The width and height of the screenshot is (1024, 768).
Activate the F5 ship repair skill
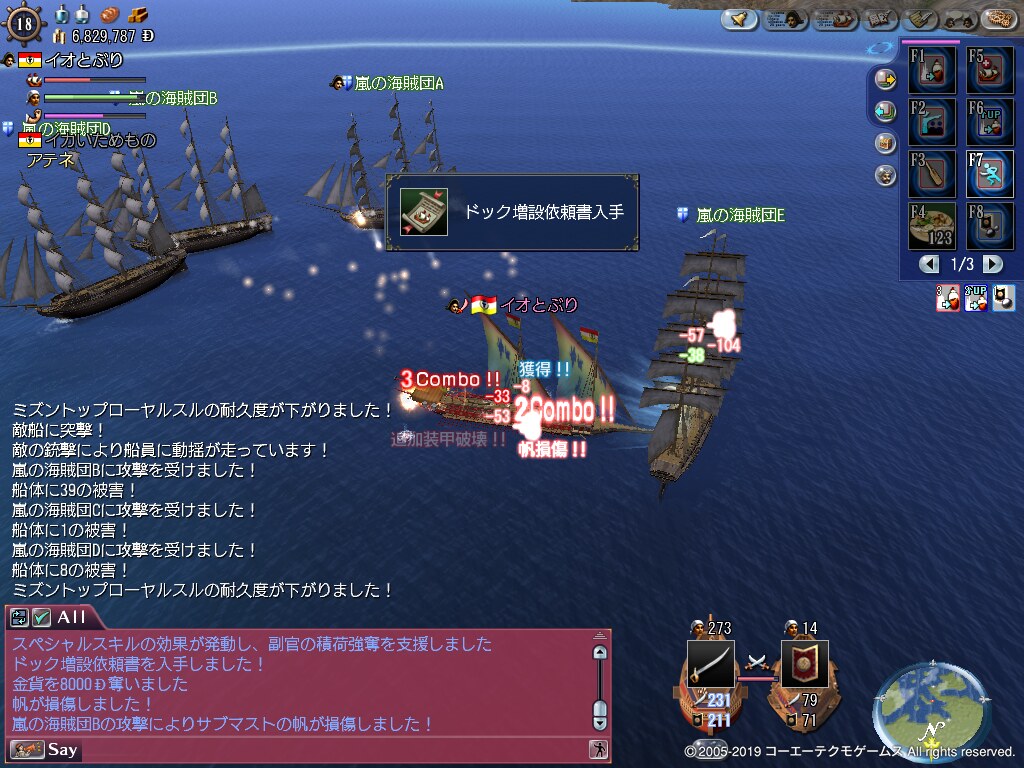pos(988,71)
